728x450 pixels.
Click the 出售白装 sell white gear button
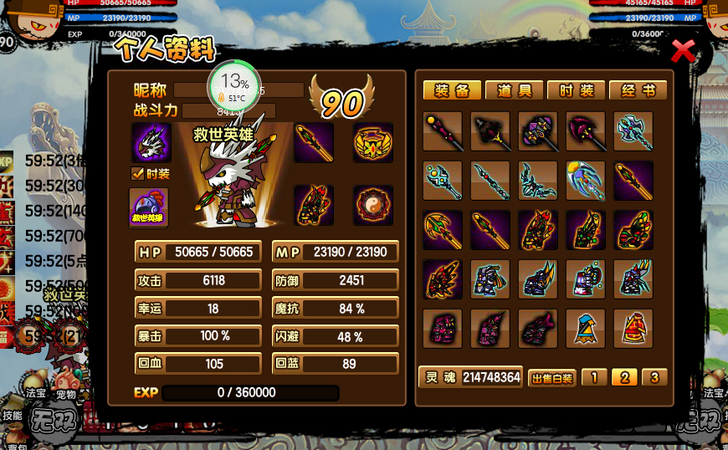pos(551,377)
